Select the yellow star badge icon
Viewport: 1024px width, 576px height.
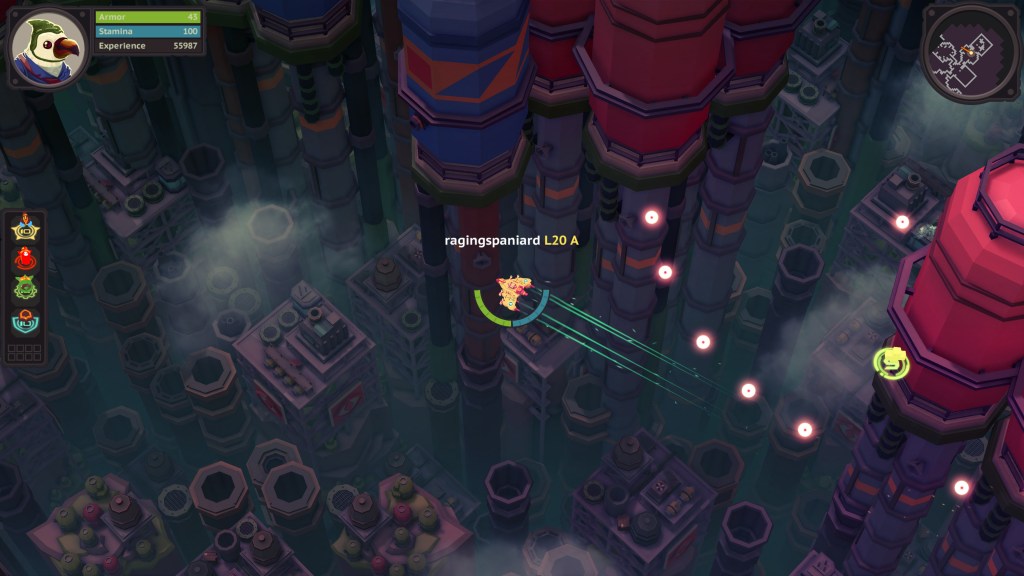tap(25, 230)
